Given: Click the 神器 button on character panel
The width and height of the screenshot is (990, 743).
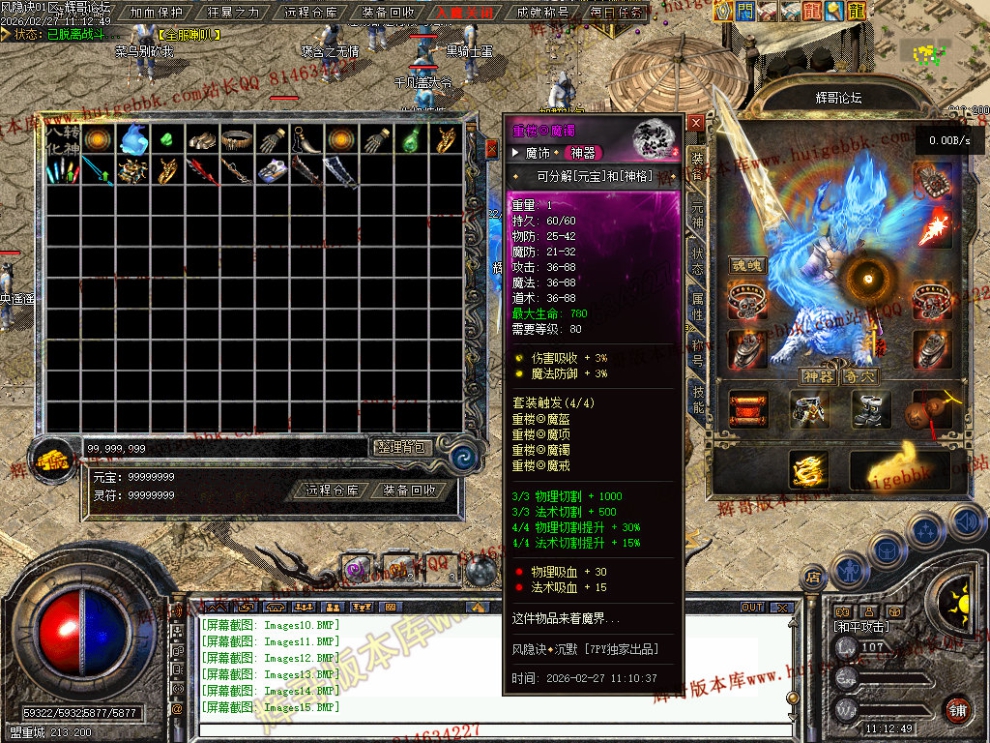Looking at the screenshot, I should point(817,377).
